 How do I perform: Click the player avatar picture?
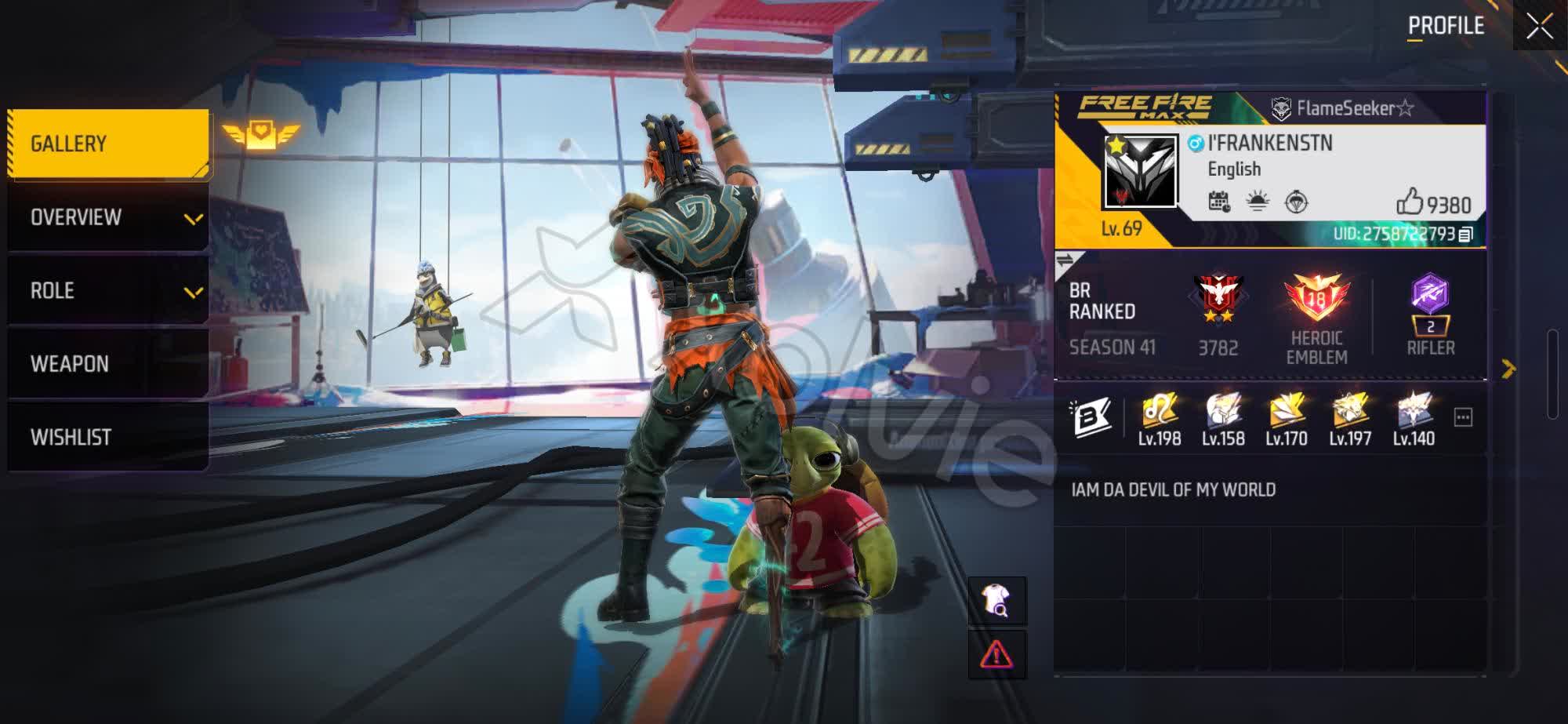click(1140, 171)
